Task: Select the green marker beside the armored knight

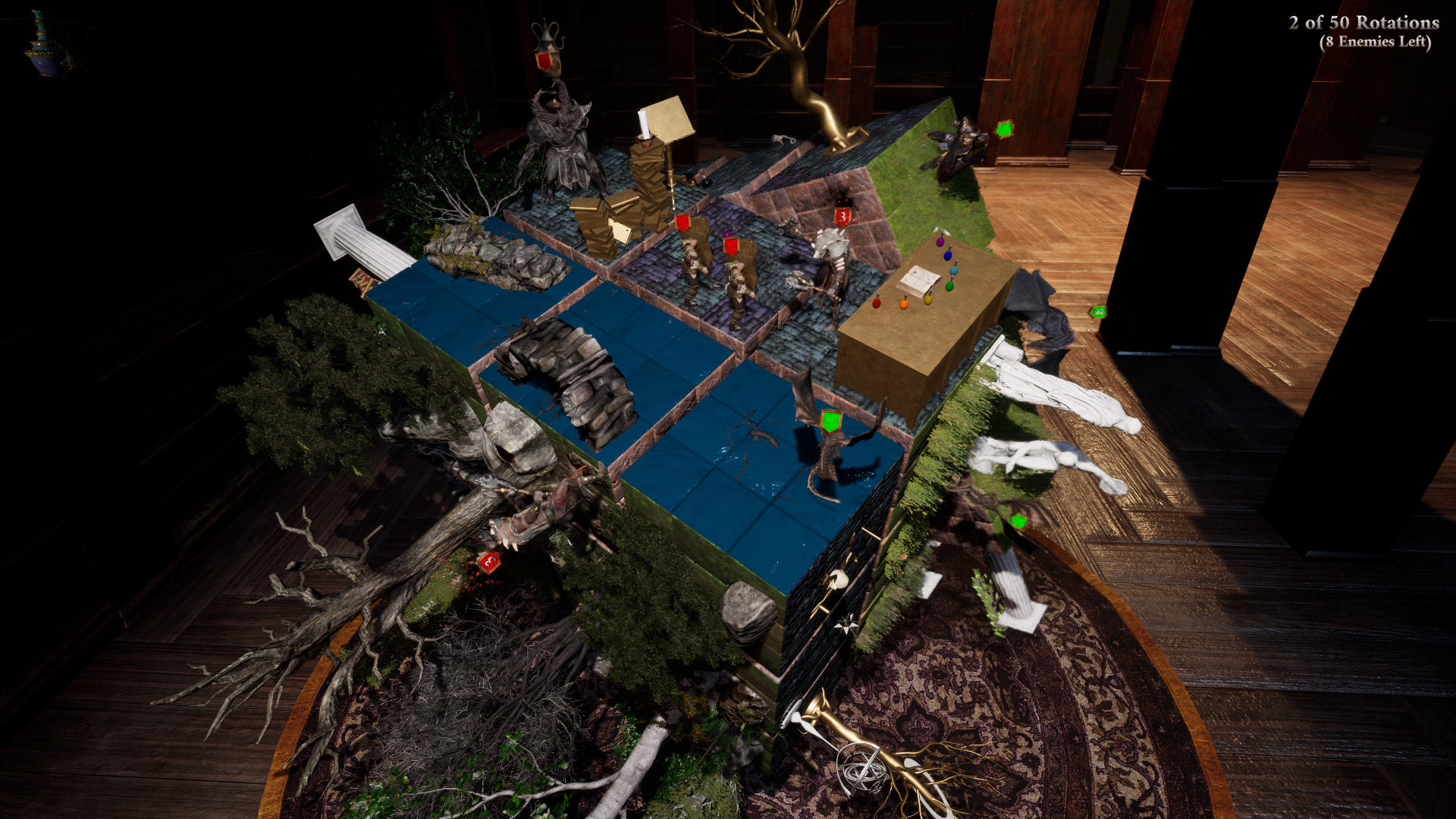Action: pos(1004,129)
